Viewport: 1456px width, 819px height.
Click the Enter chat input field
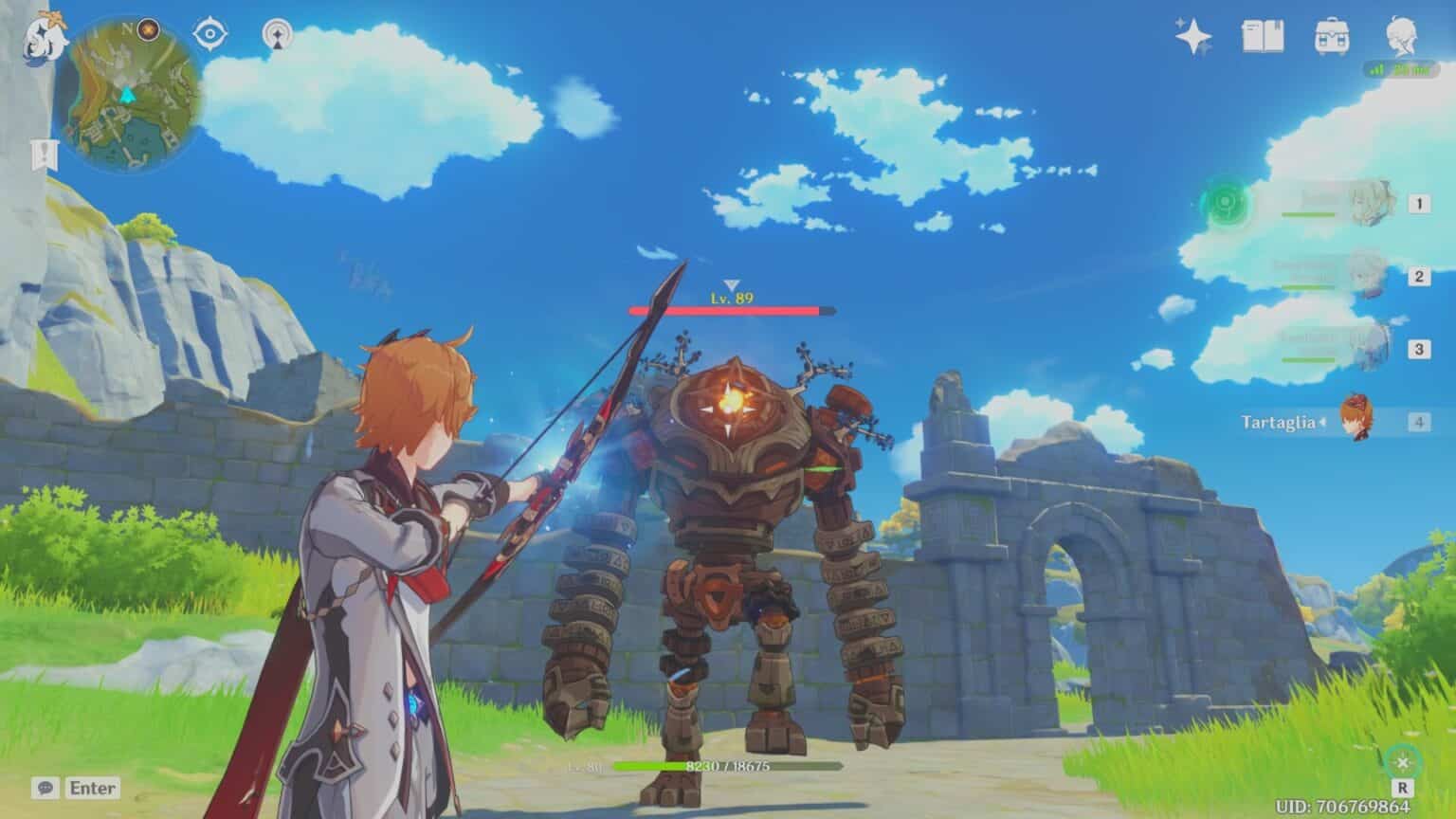click(x=92, y=788)
